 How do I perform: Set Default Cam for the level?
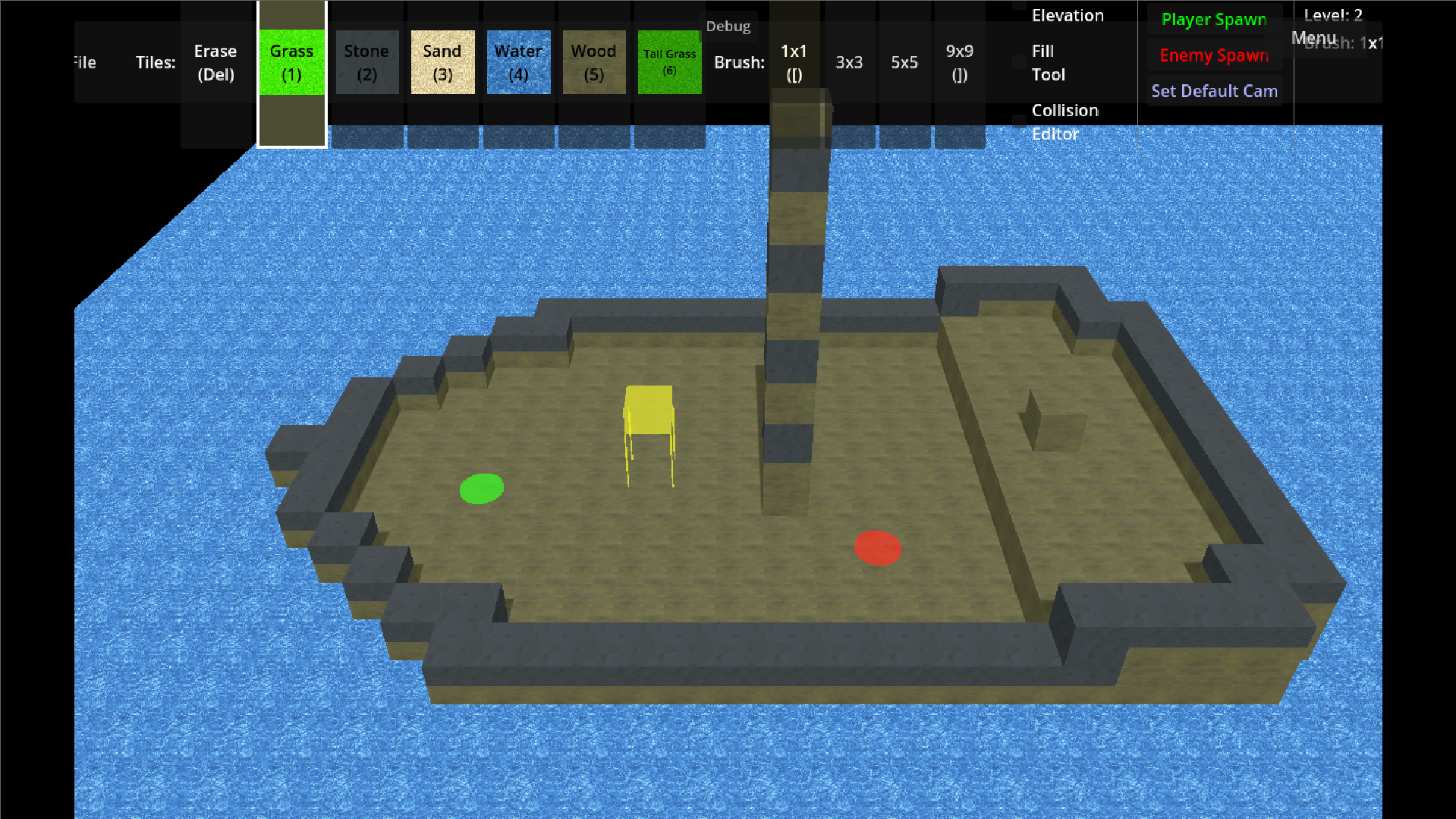point(1214,90)
